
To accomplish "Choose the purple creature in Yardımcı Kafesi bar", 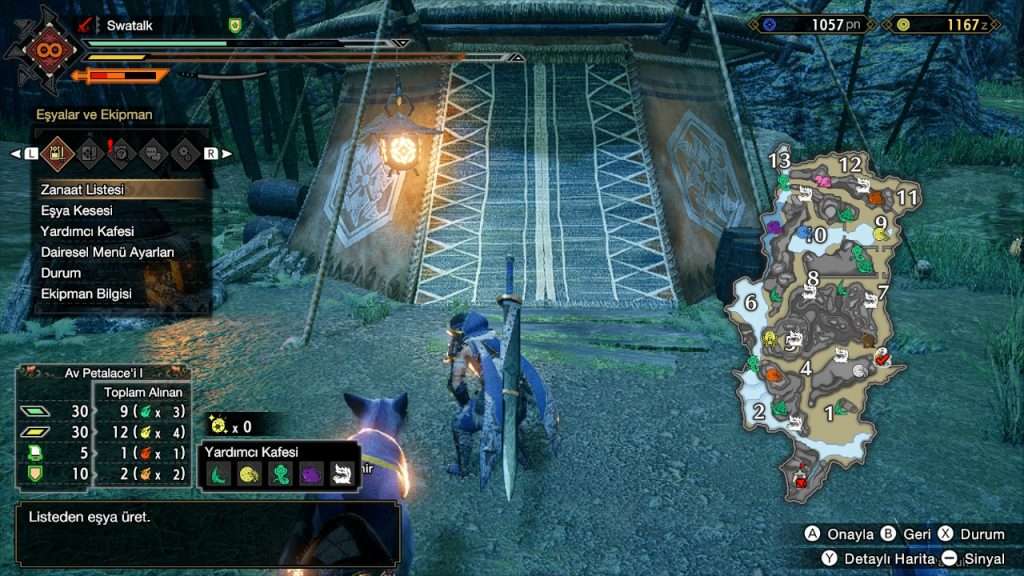I will (x=310, y=475).
